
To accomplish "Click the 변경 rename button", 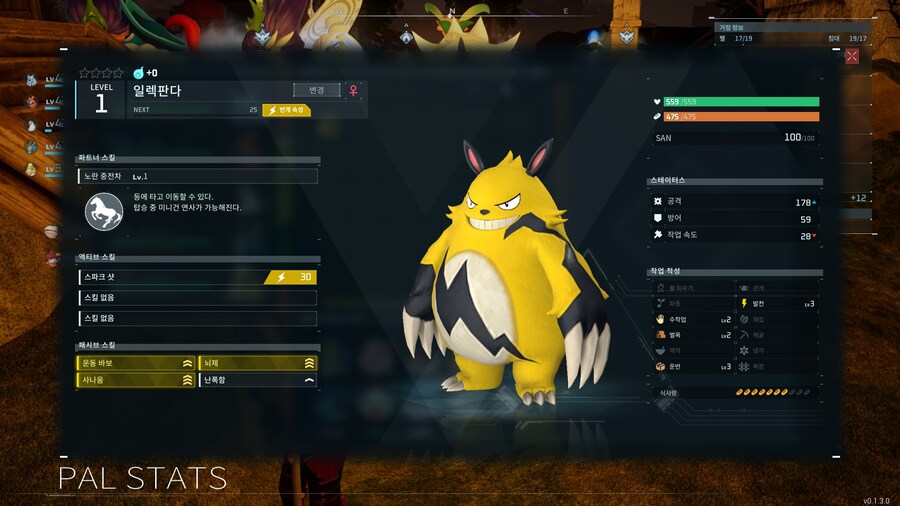I will click(317, 90).
